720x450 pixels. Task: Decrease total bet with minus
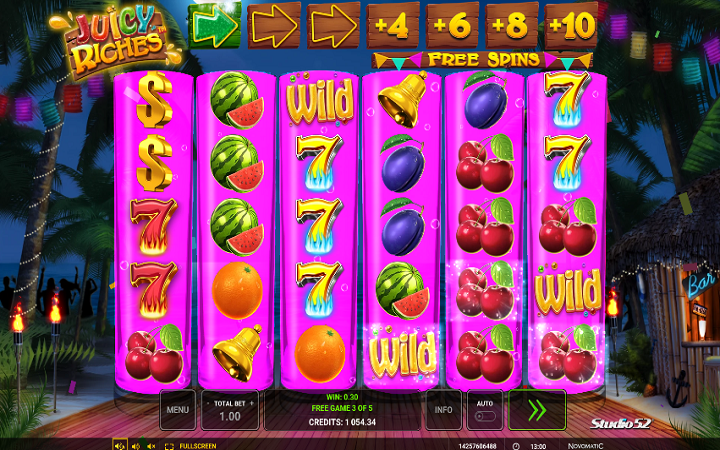(208, 401)
